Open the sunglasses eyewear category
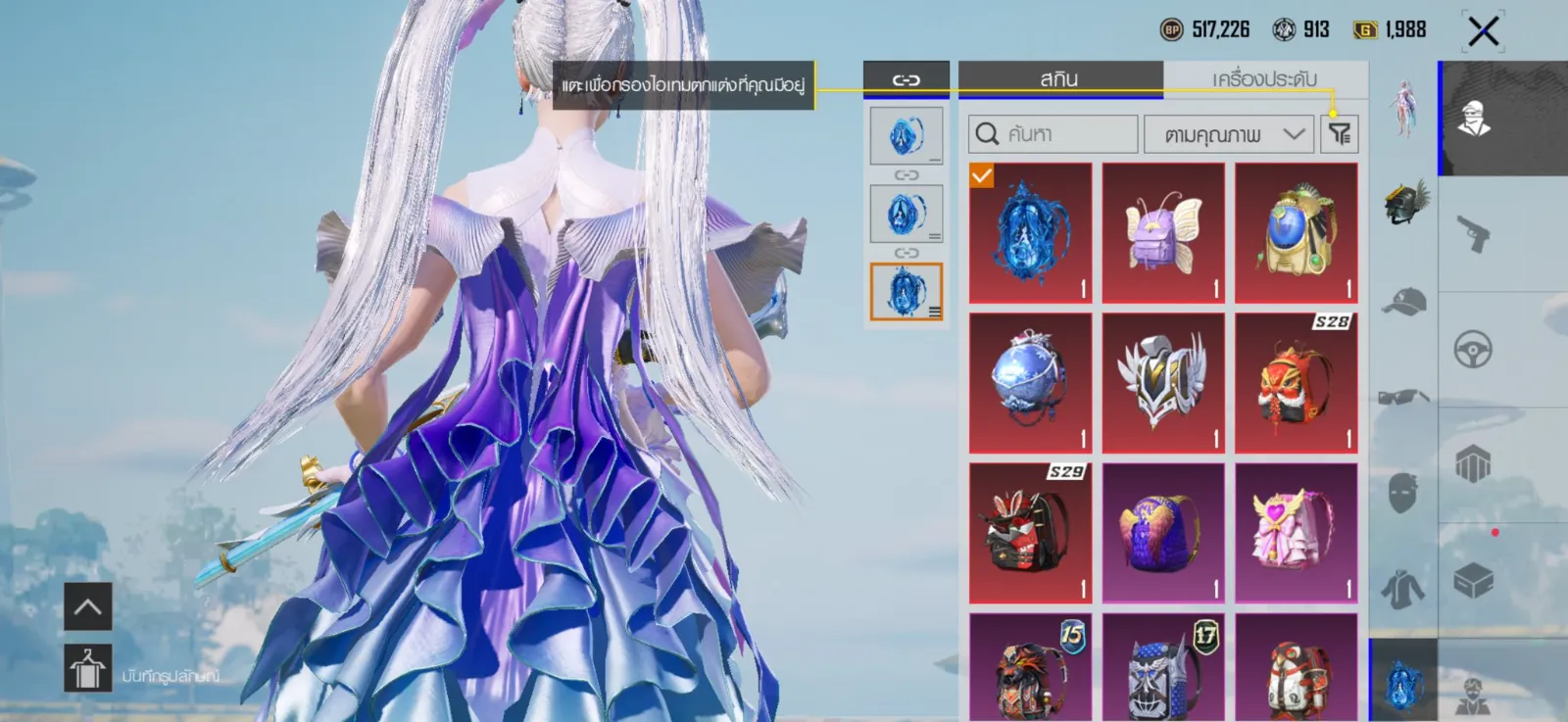This screenshot has height=722, width=1568. (1403, 397)
